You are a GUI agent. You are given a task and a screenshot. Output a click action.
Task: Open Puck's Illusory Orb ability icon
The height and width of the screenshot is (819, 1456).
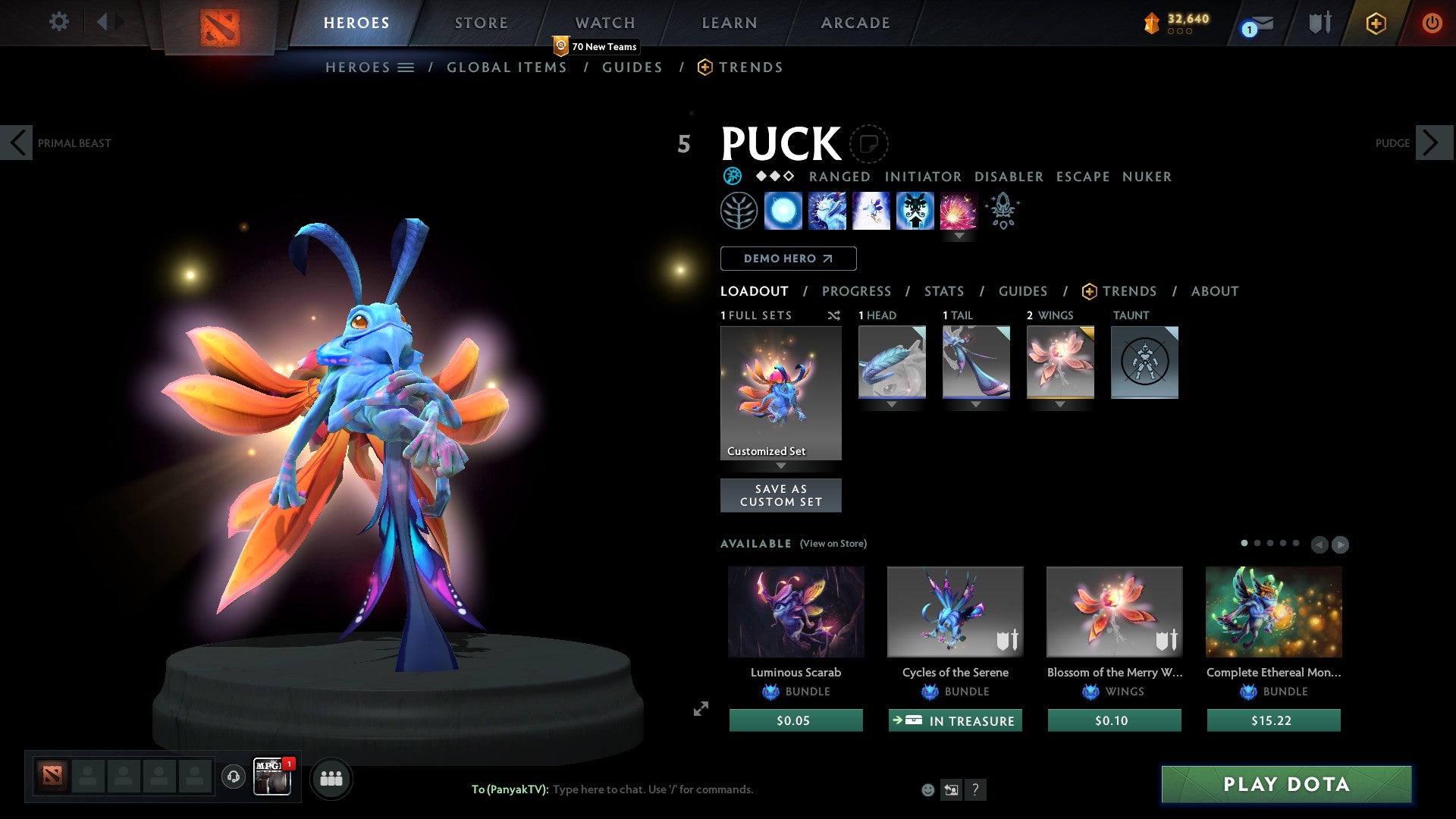click(x=783, y=211)
